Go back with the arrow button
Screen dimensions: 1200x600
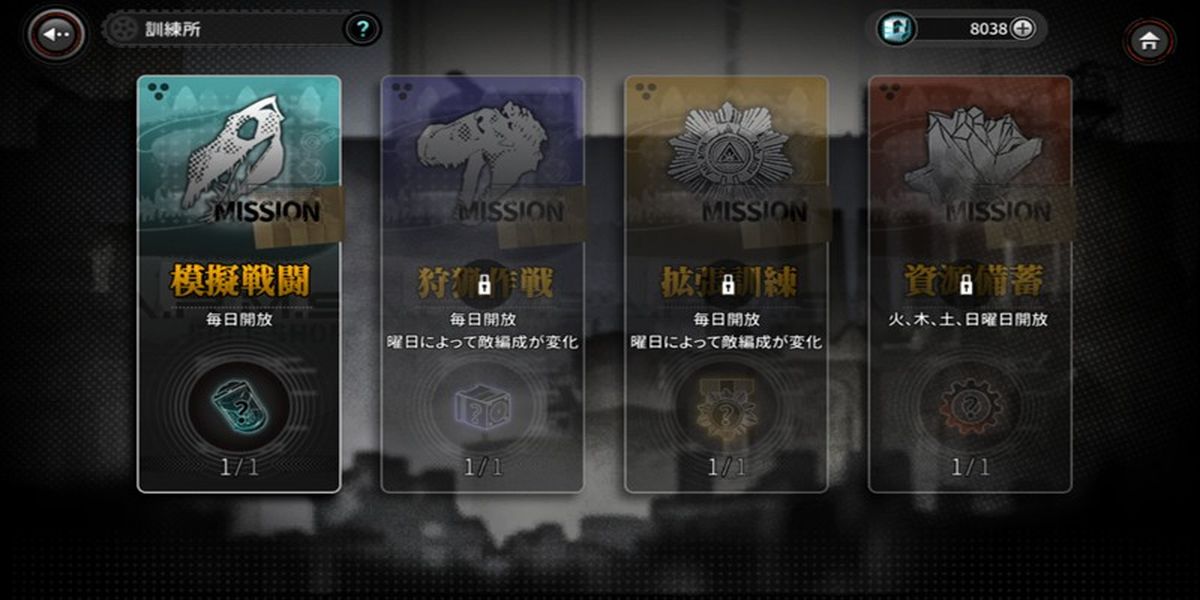pos(57,33)
